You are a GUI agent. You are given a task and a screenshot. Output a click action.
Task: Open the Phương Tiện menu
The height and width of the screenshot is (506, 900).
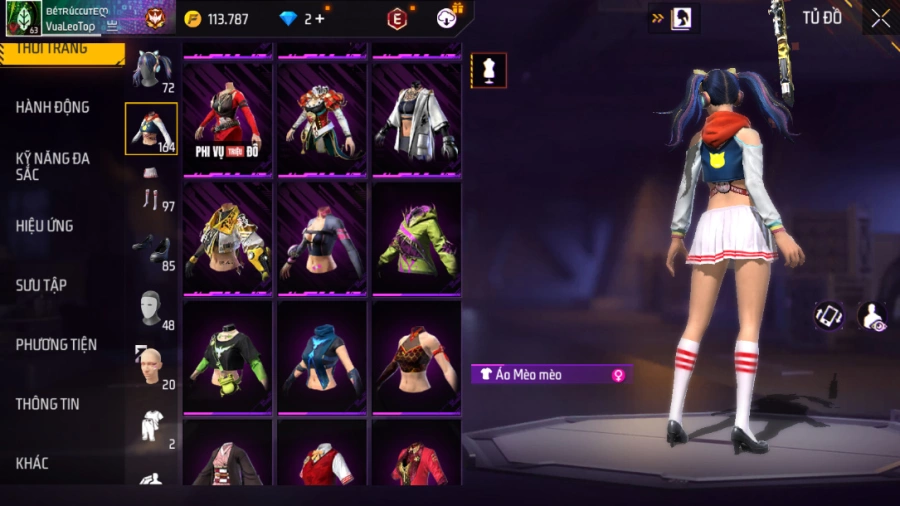coord(57,344)
